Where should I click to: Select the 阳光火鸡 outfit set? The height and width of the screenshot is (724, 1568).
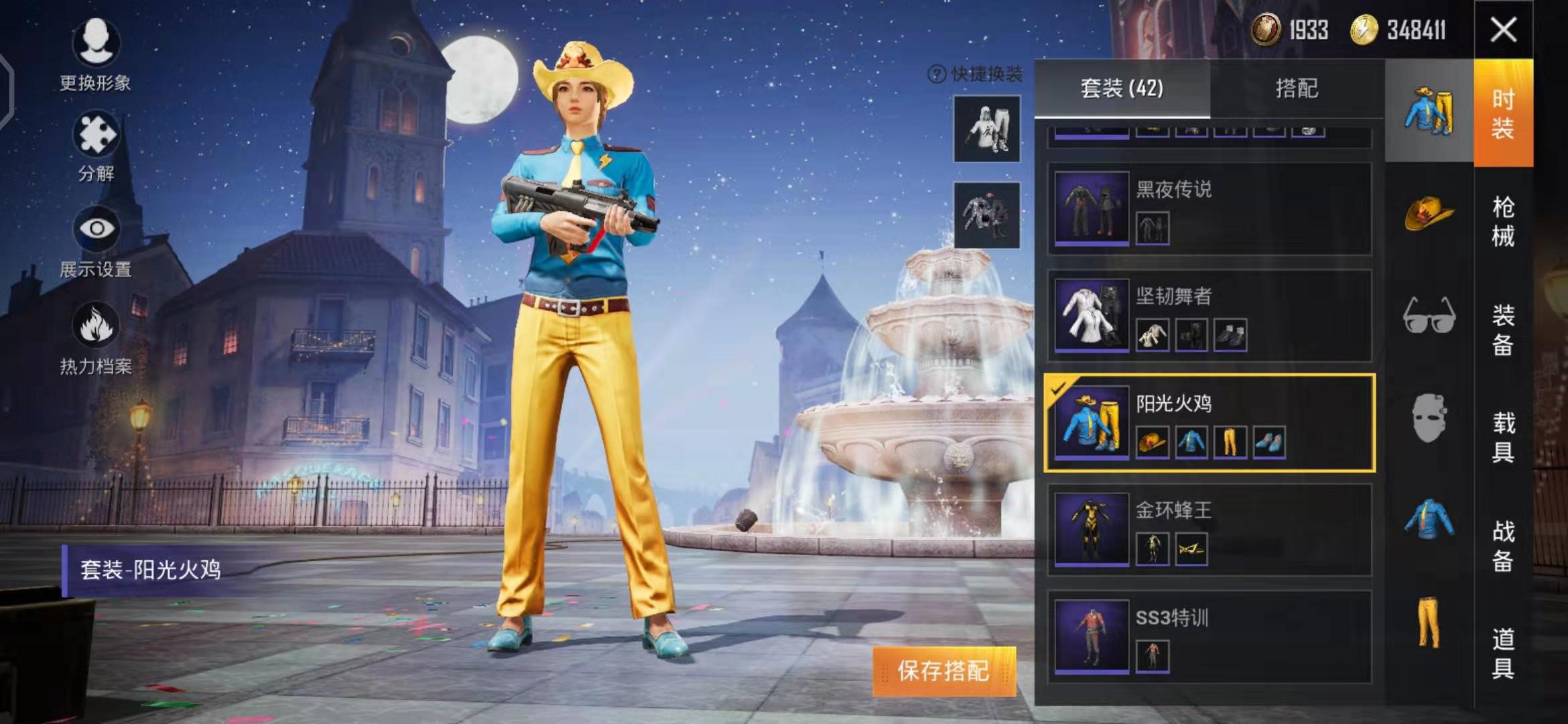point(1210,423)
